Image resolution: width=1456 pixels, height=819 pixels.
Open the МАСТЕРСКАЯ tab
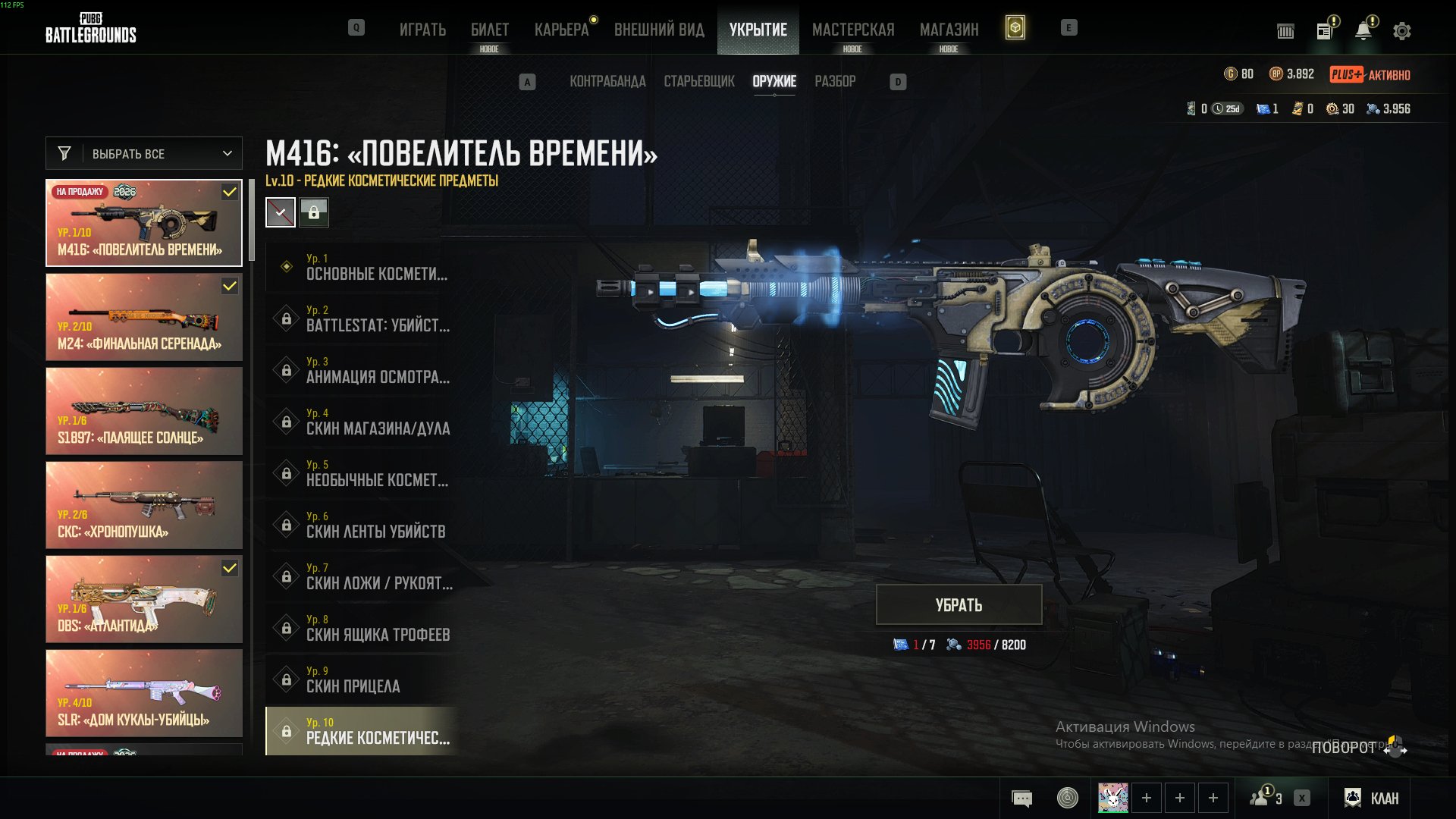[853, 30]
